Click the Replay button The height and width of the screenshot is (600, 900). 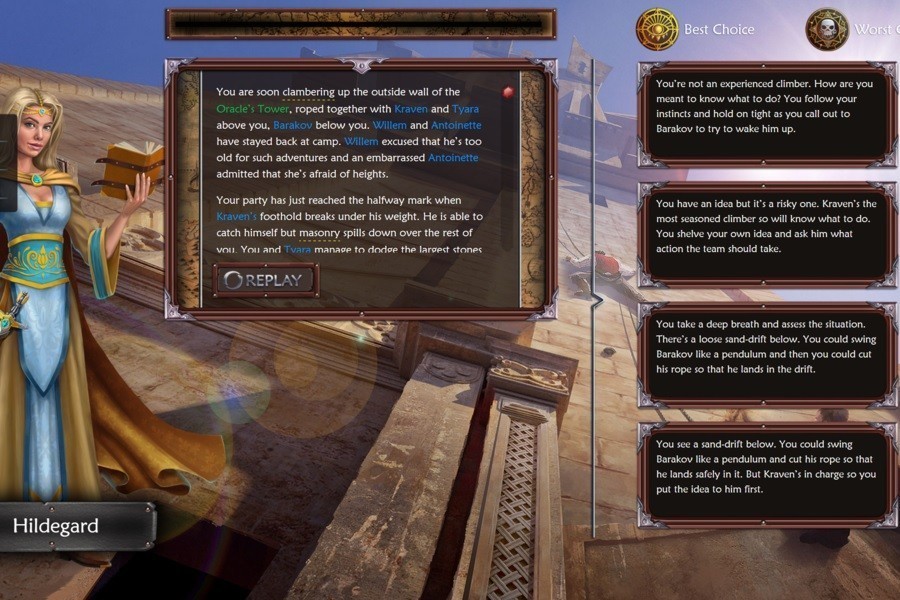266,280
